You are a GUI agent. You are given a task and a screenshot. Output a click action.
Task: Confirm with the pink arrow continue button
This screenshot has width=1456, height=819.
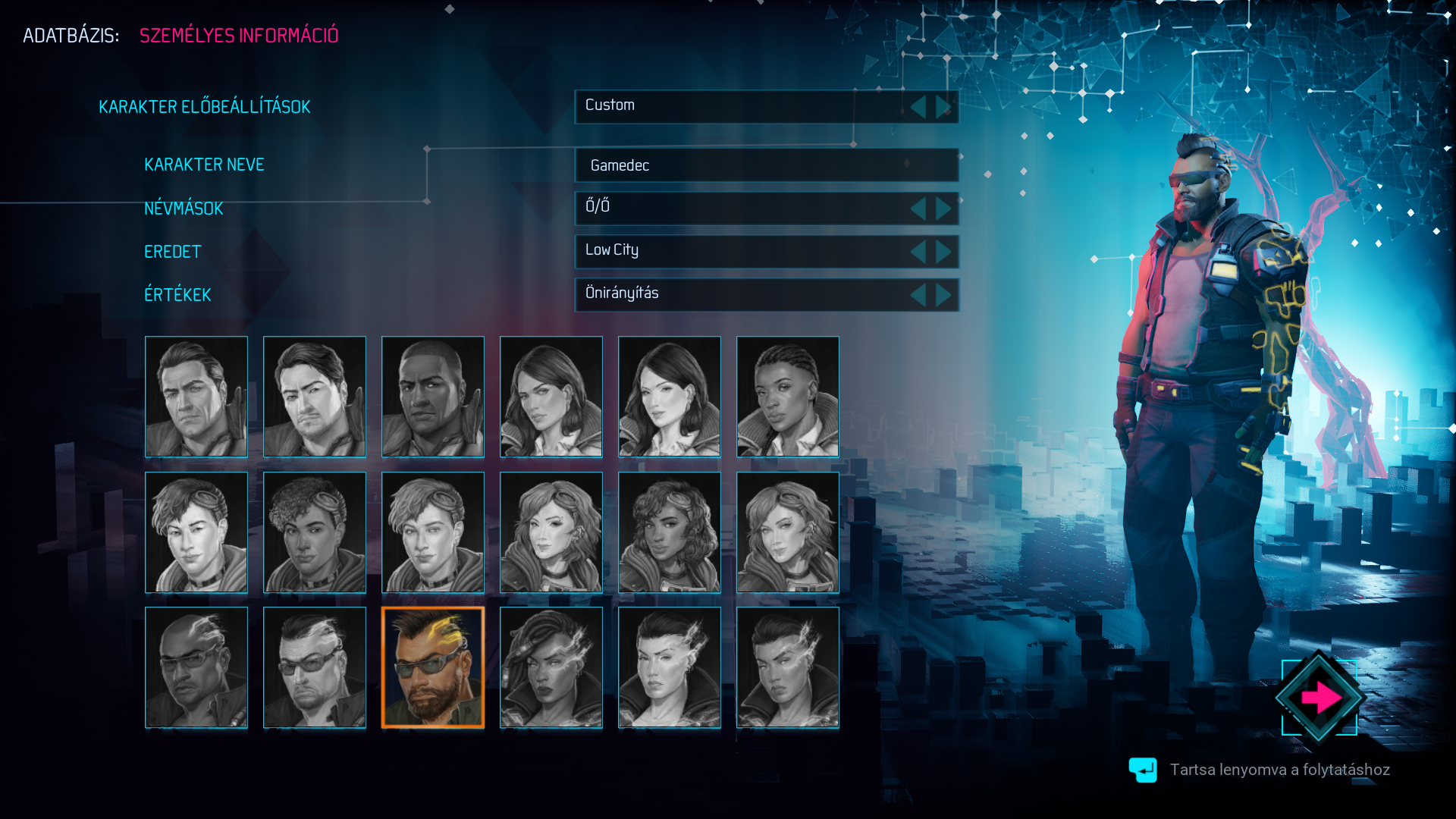[x=1319, y=697]
